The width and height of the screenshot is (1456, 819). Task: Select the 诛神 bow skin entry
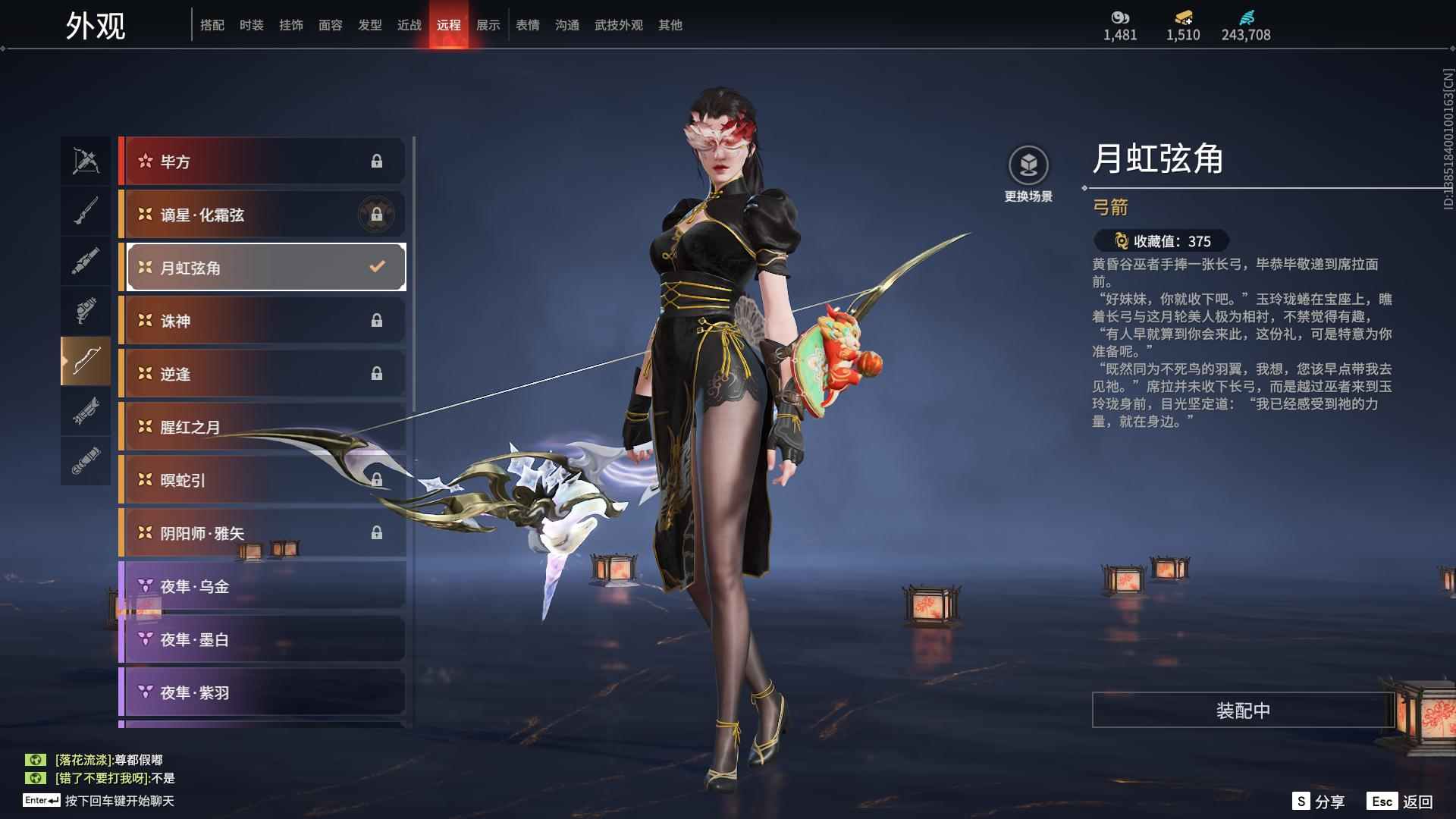[x=262, y=320]
